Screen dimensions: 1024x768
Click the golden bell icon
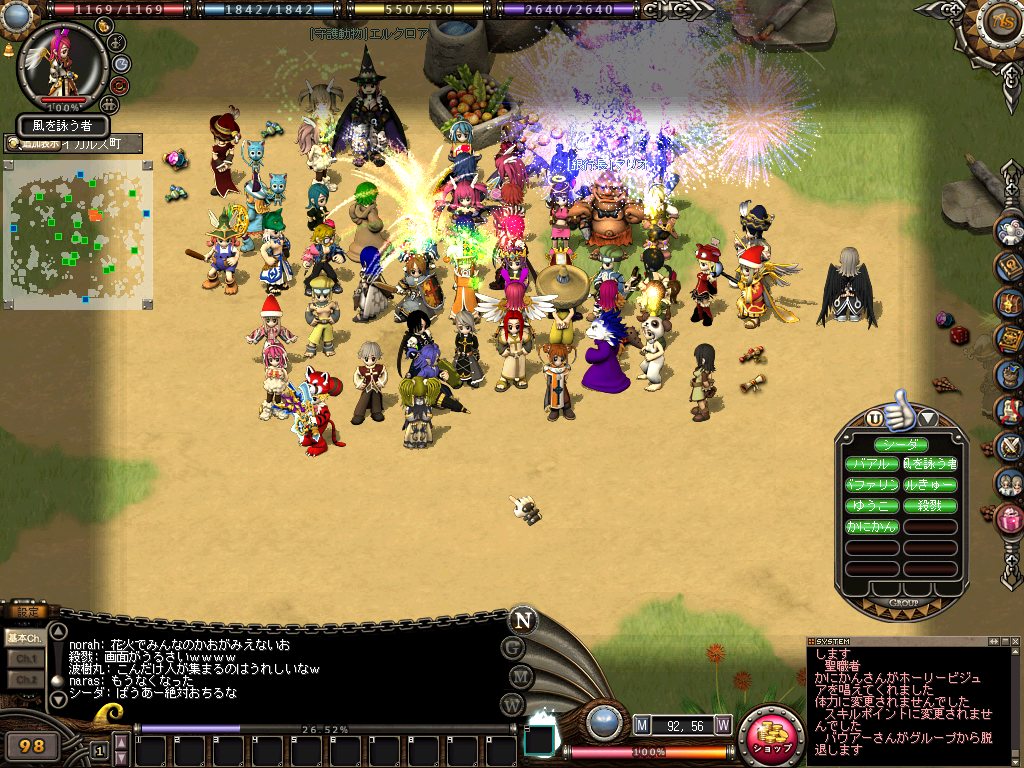(x=9, y=48)
